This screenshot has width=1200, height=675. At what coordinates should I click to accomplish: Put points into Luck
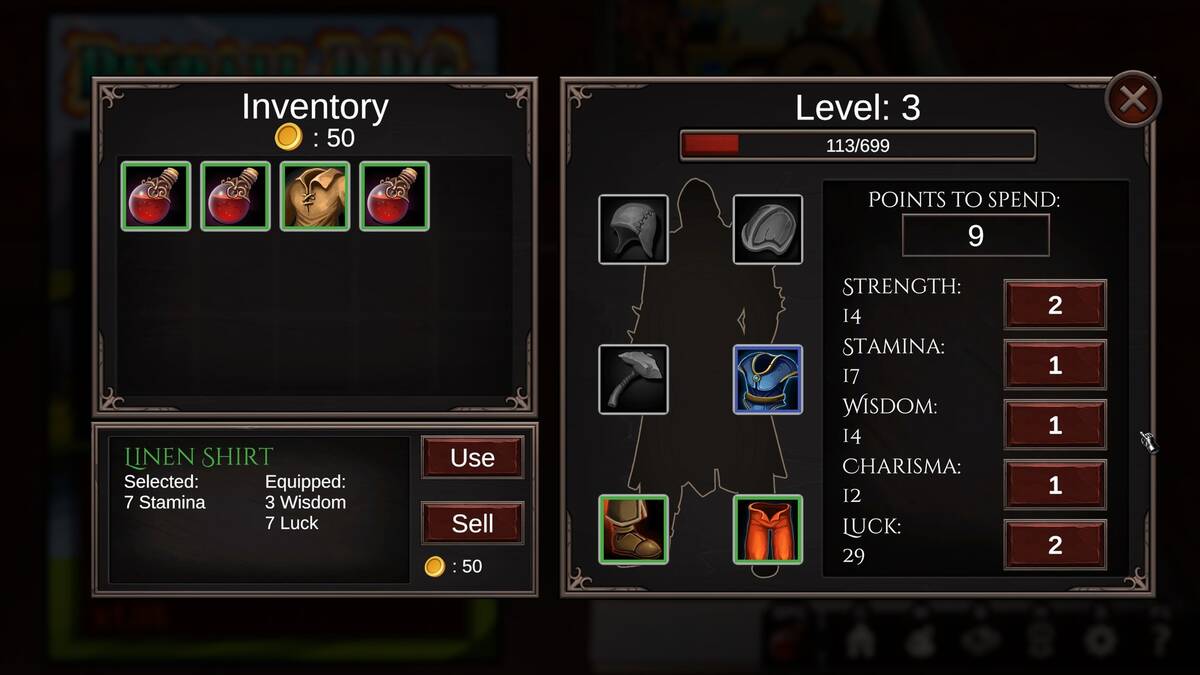(x=1055, y=545)
